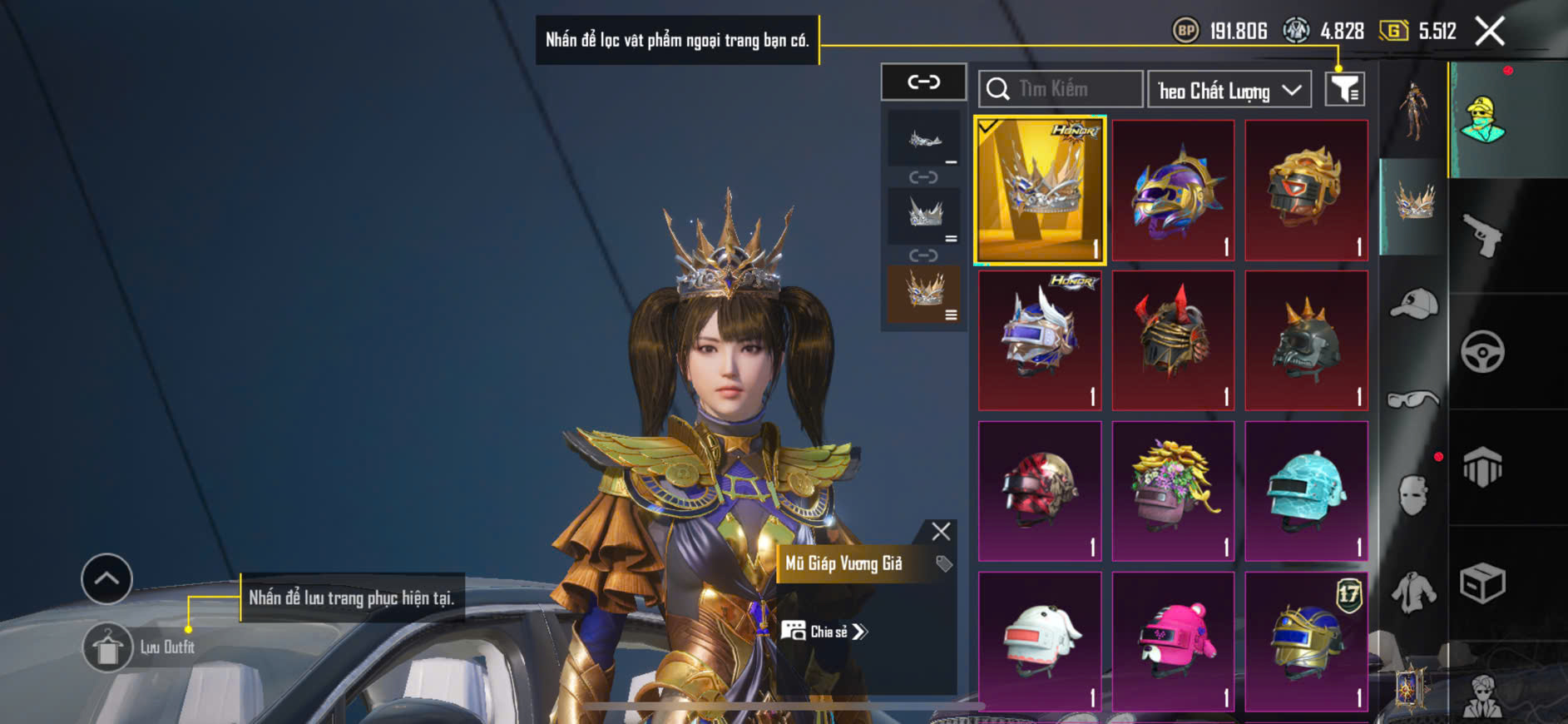
Task: Expand the panel with the up arrow button
Action: (x=106, y=578)
